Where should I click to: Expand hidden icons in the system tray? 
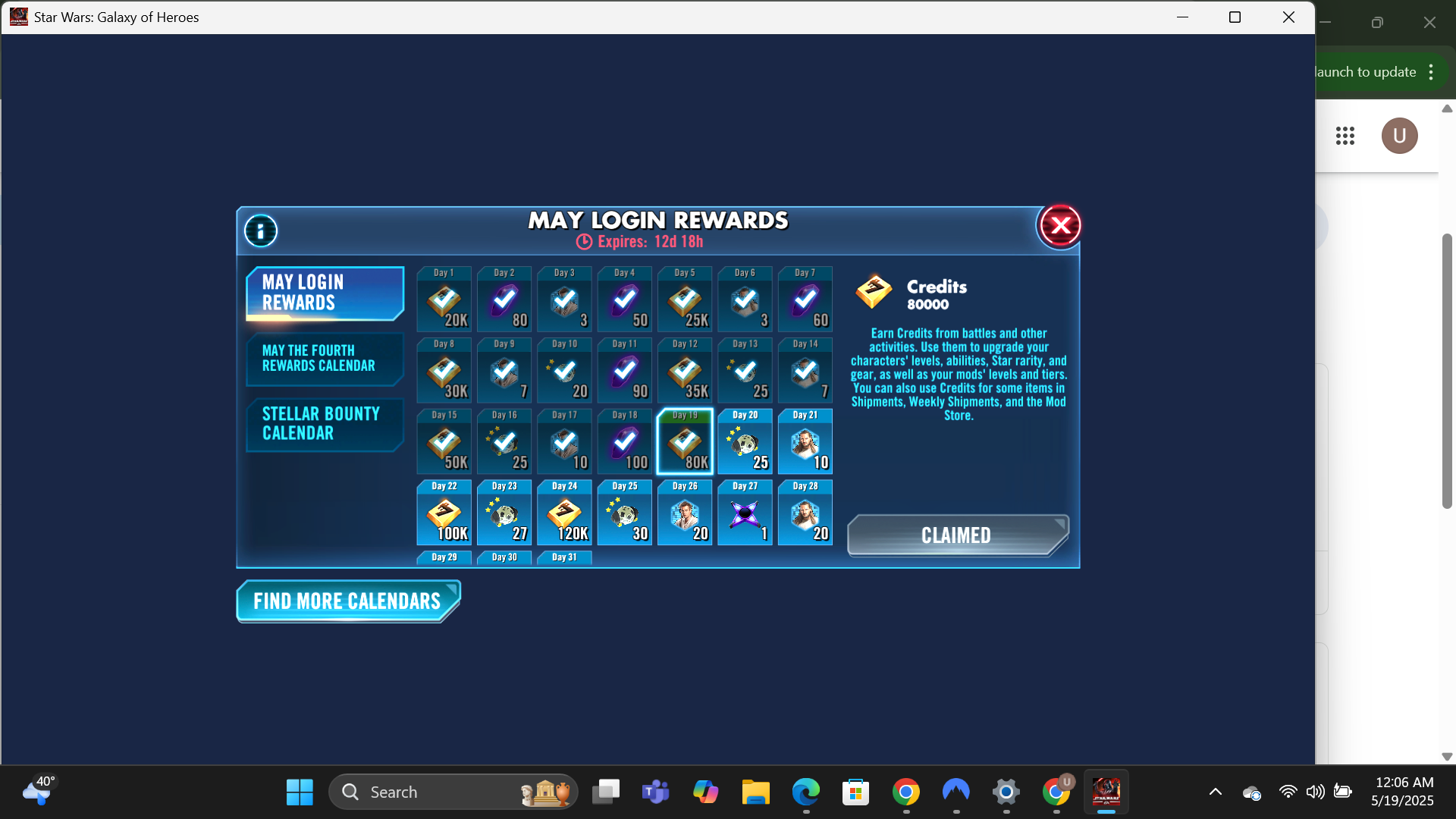coord(1214,791)
